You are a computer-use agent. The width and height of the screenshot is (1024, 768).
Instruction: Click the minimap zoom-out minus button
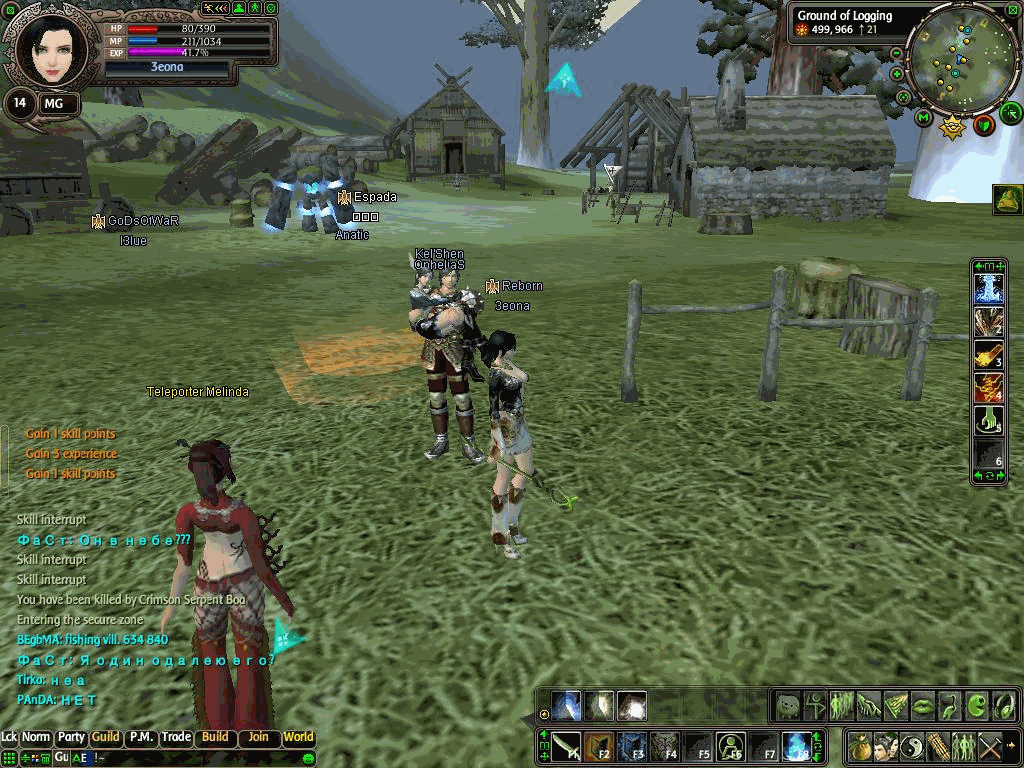click(x=897, y=52)
